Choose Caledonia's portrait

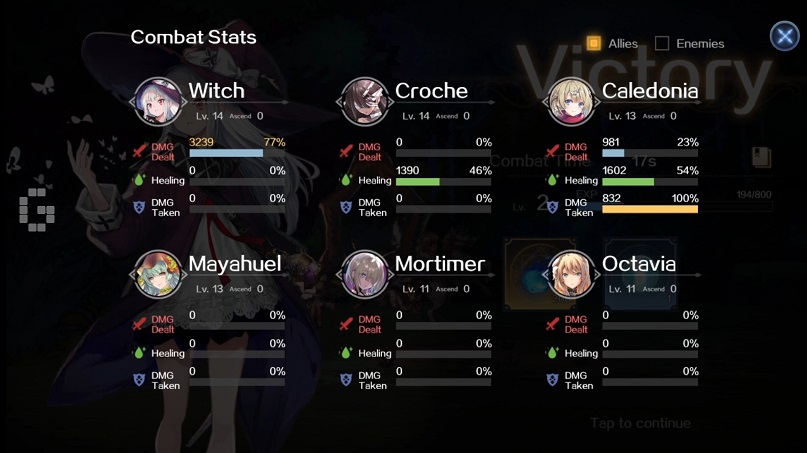[571, 101]
